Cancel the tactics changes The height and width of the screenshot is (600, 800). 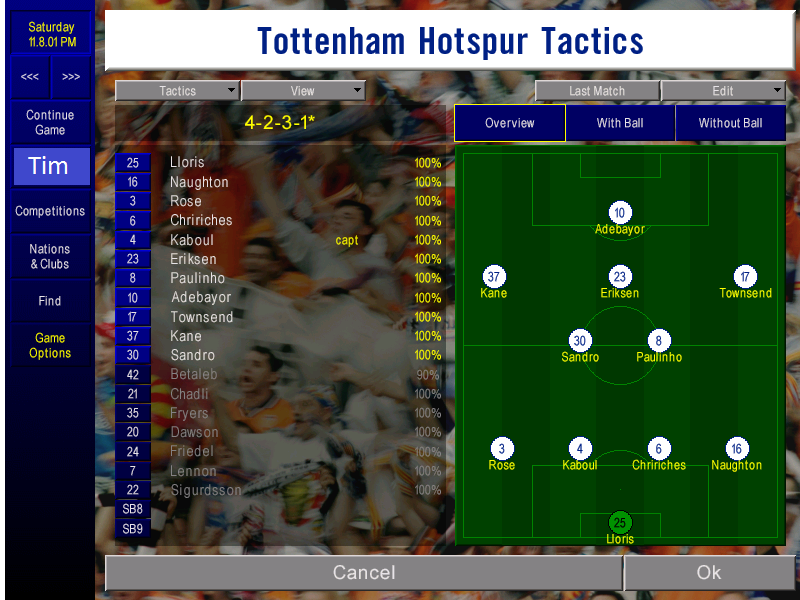click(x=363, y=573)
